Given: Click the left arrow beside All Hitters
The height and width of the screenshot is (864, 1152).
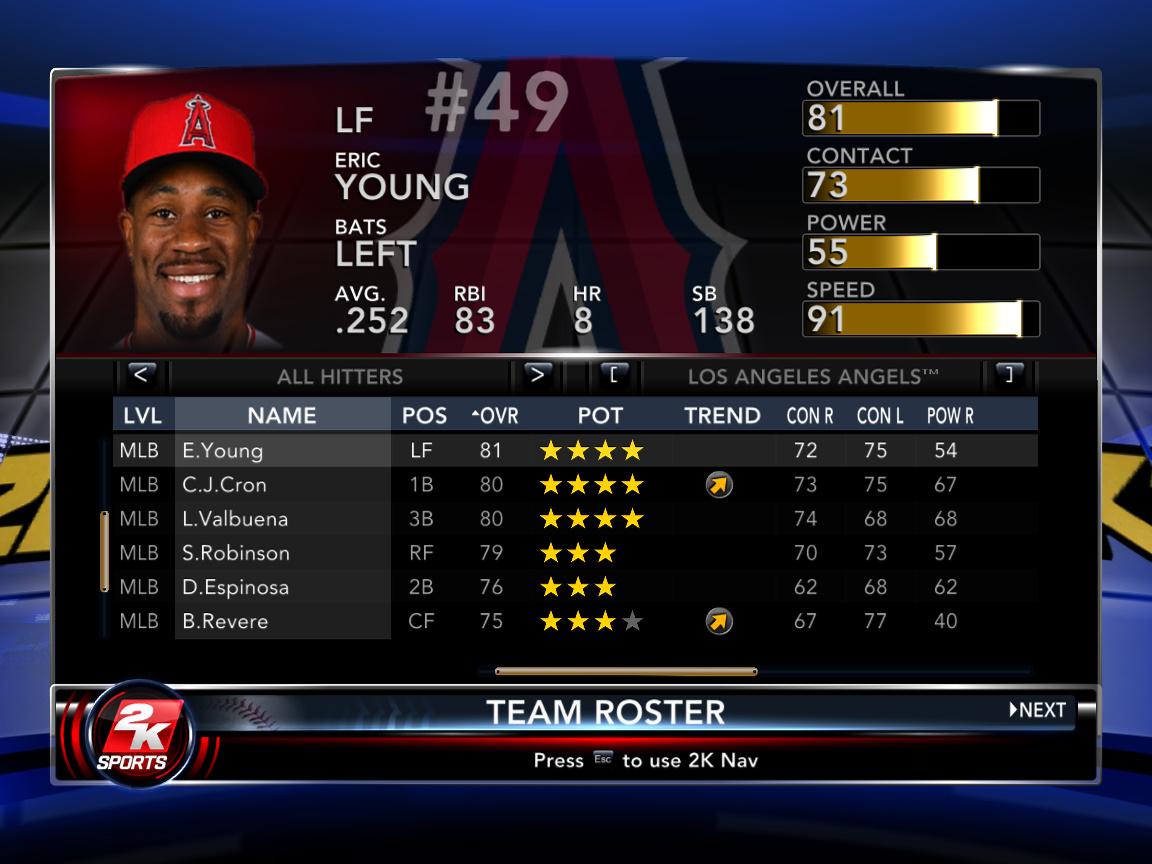Looking at the screenshot, I should (141, 375).
